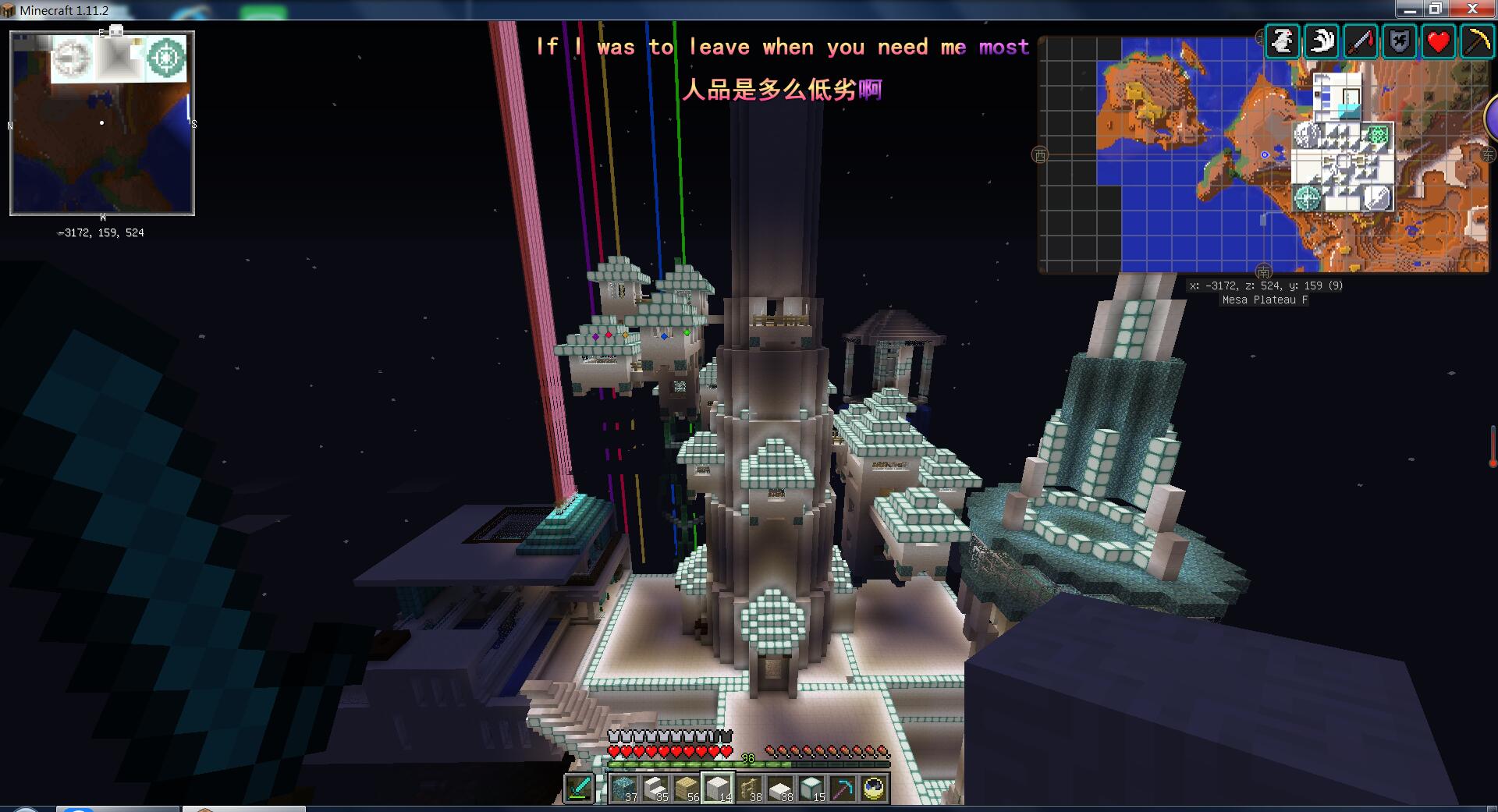Close the Minecraft window
This screenshot has width=1498, height=812.
(1472, 9)
